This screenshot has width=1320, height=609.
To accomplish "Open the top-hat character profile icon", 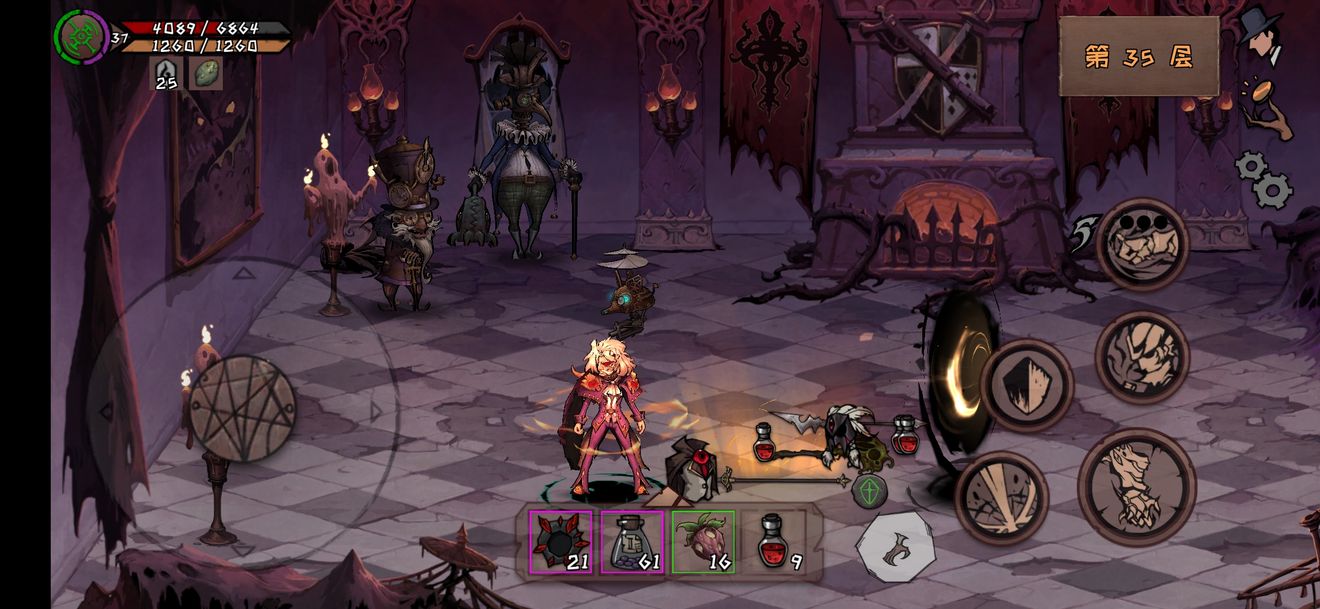I will pos(1264,37).
